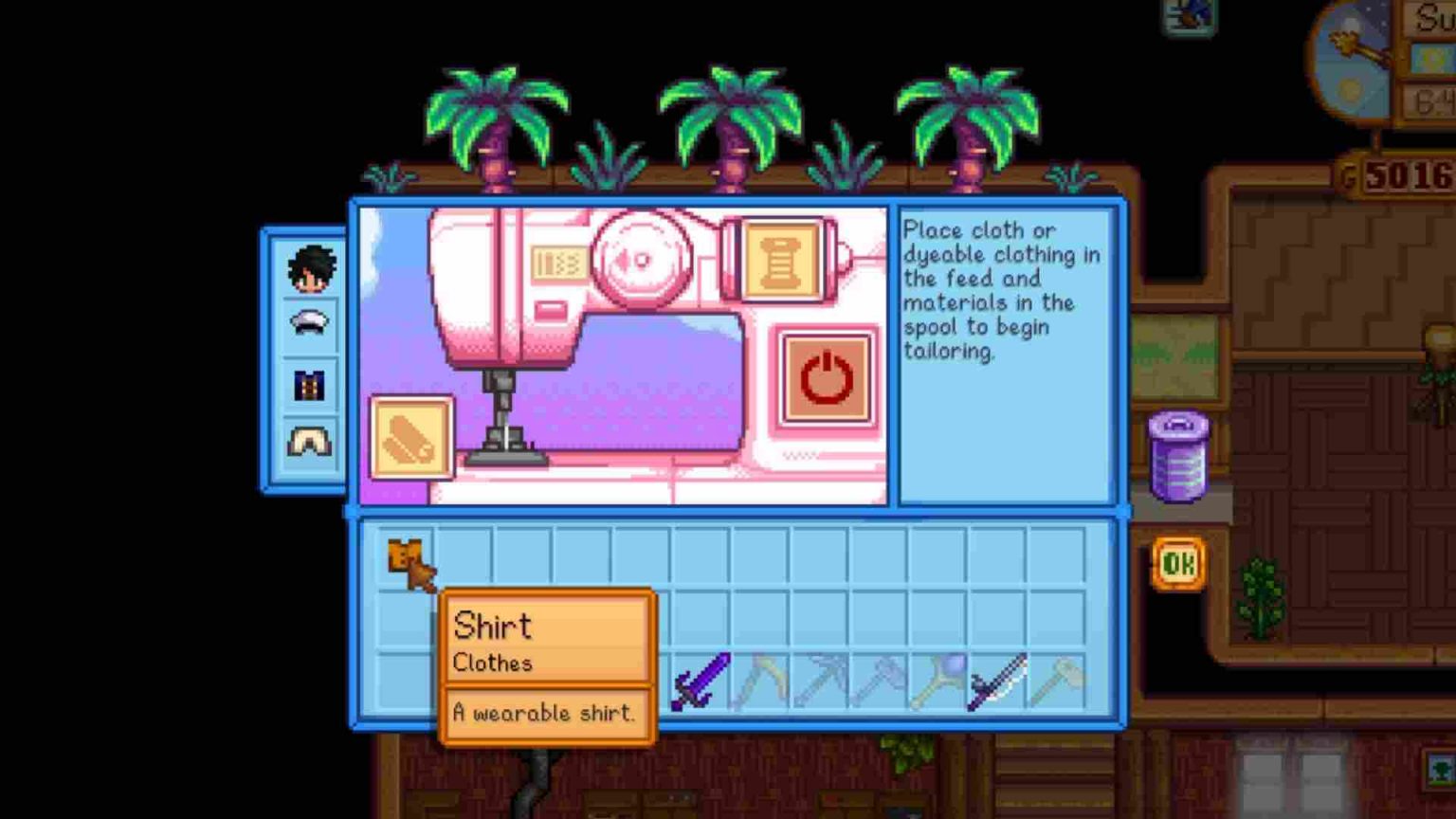Click the white hat equipment slot
The width and height of the screenshot is (1456, 819).
tap(310, 322)
